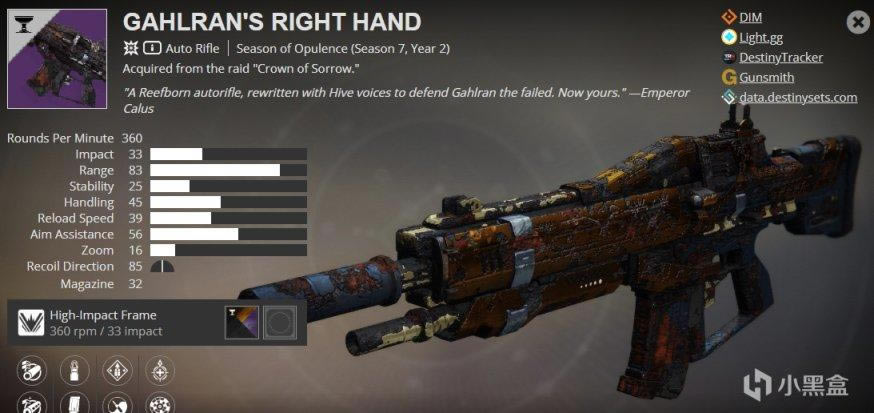This screenshot has width=874, height=413.
Task: Open the DestinyTracker link
Action: 781,57
